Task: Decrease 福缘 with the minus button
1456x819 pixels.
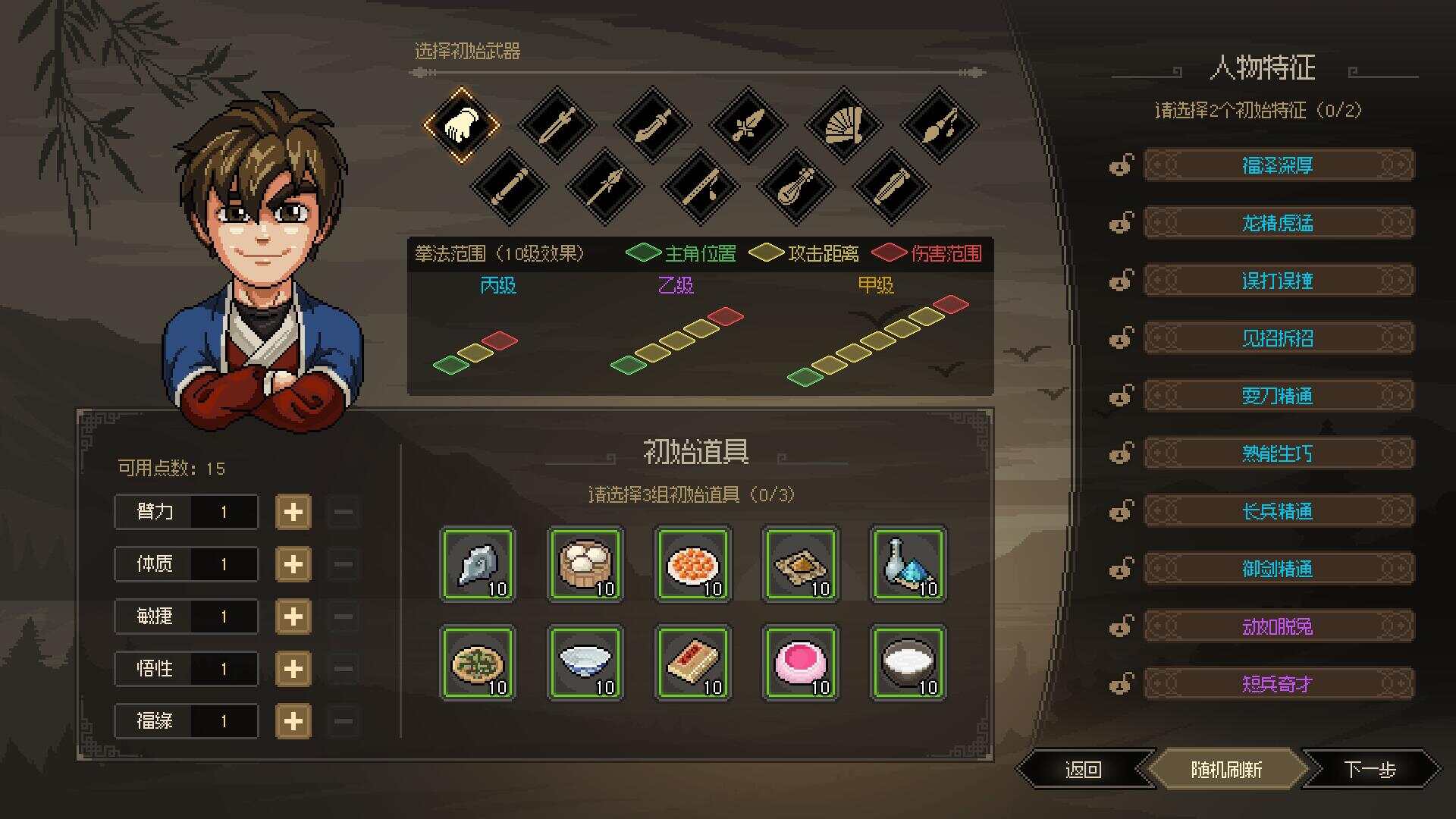Action: 343,721
